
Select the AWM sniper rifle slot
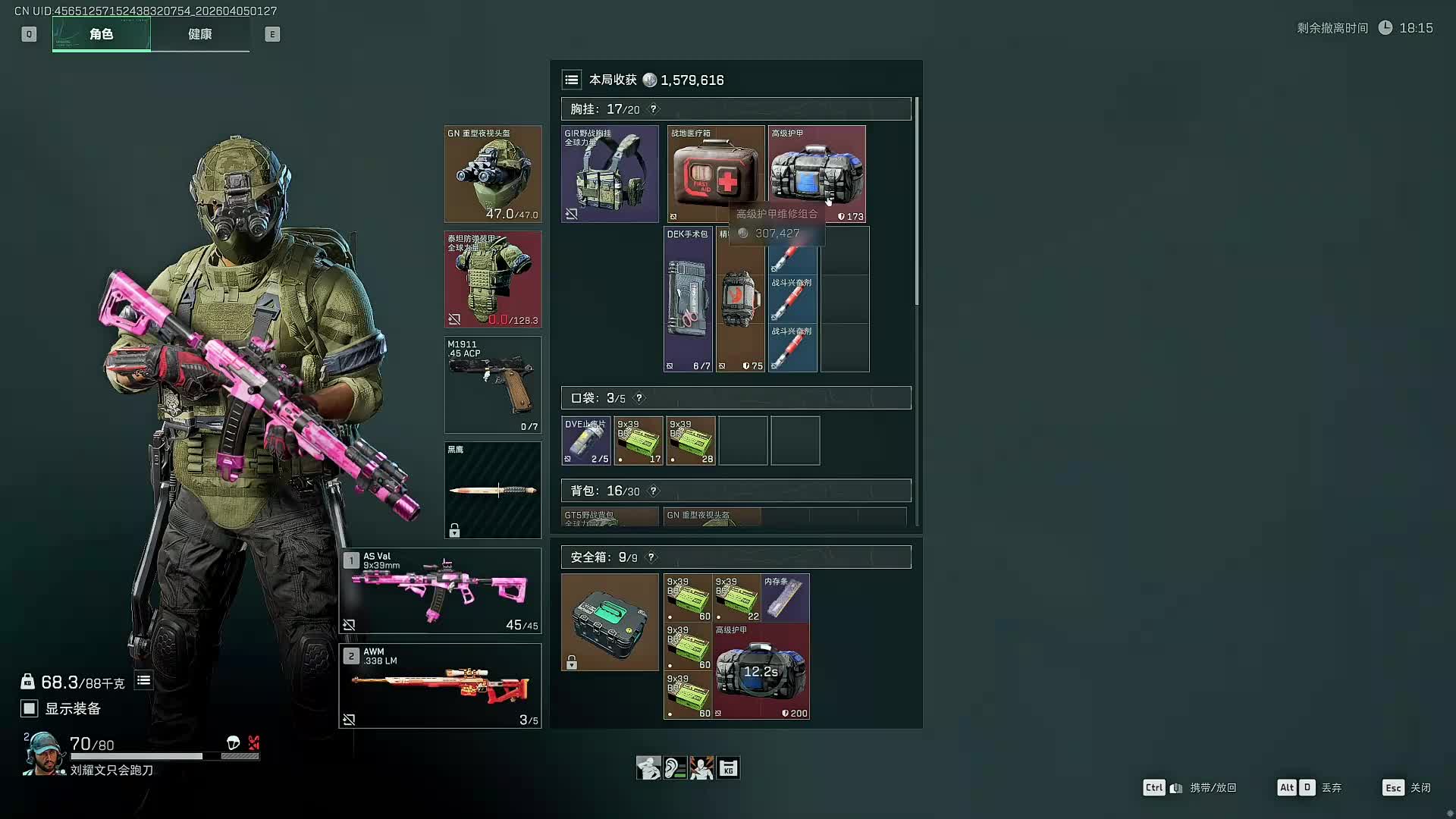tap(440, 686)
